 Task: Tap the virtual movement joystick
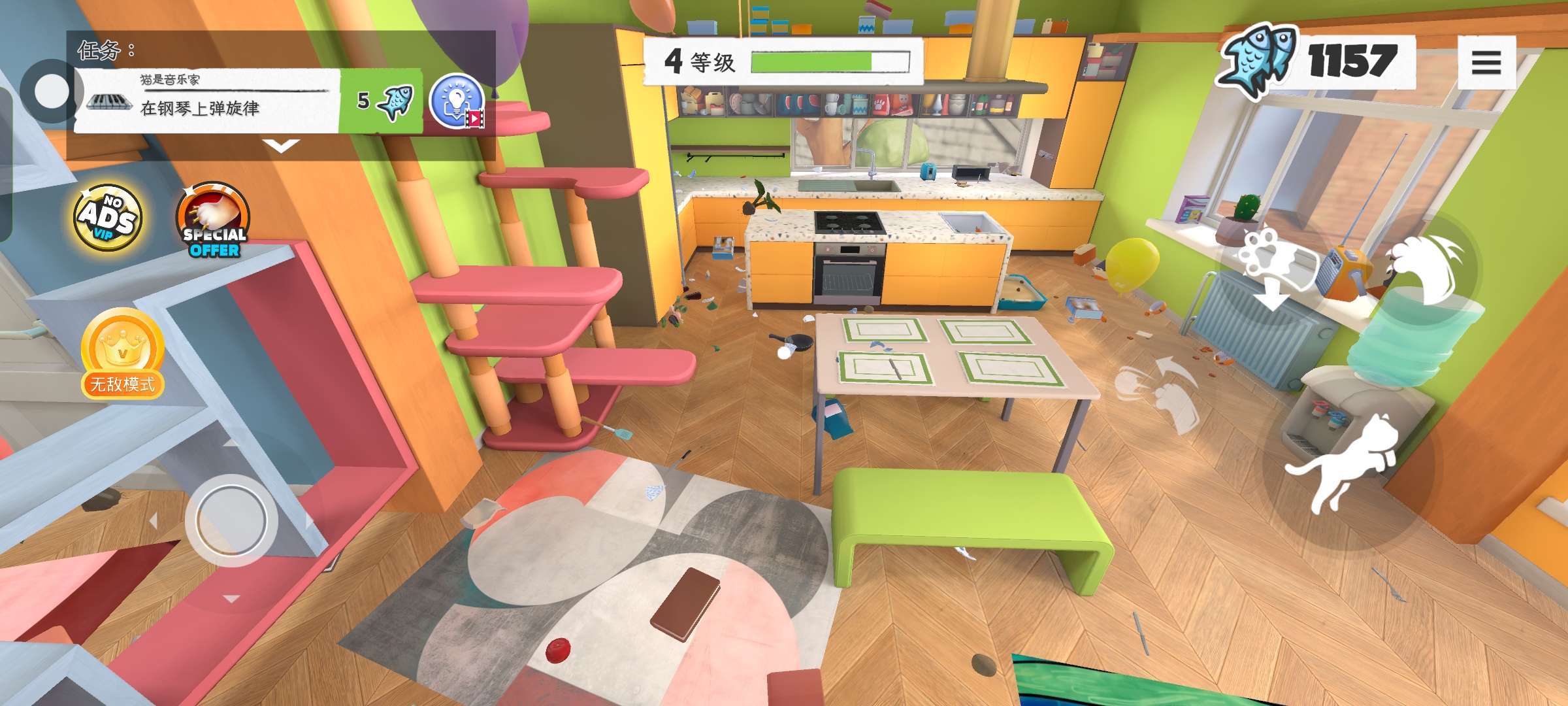[x=231, y=520]
